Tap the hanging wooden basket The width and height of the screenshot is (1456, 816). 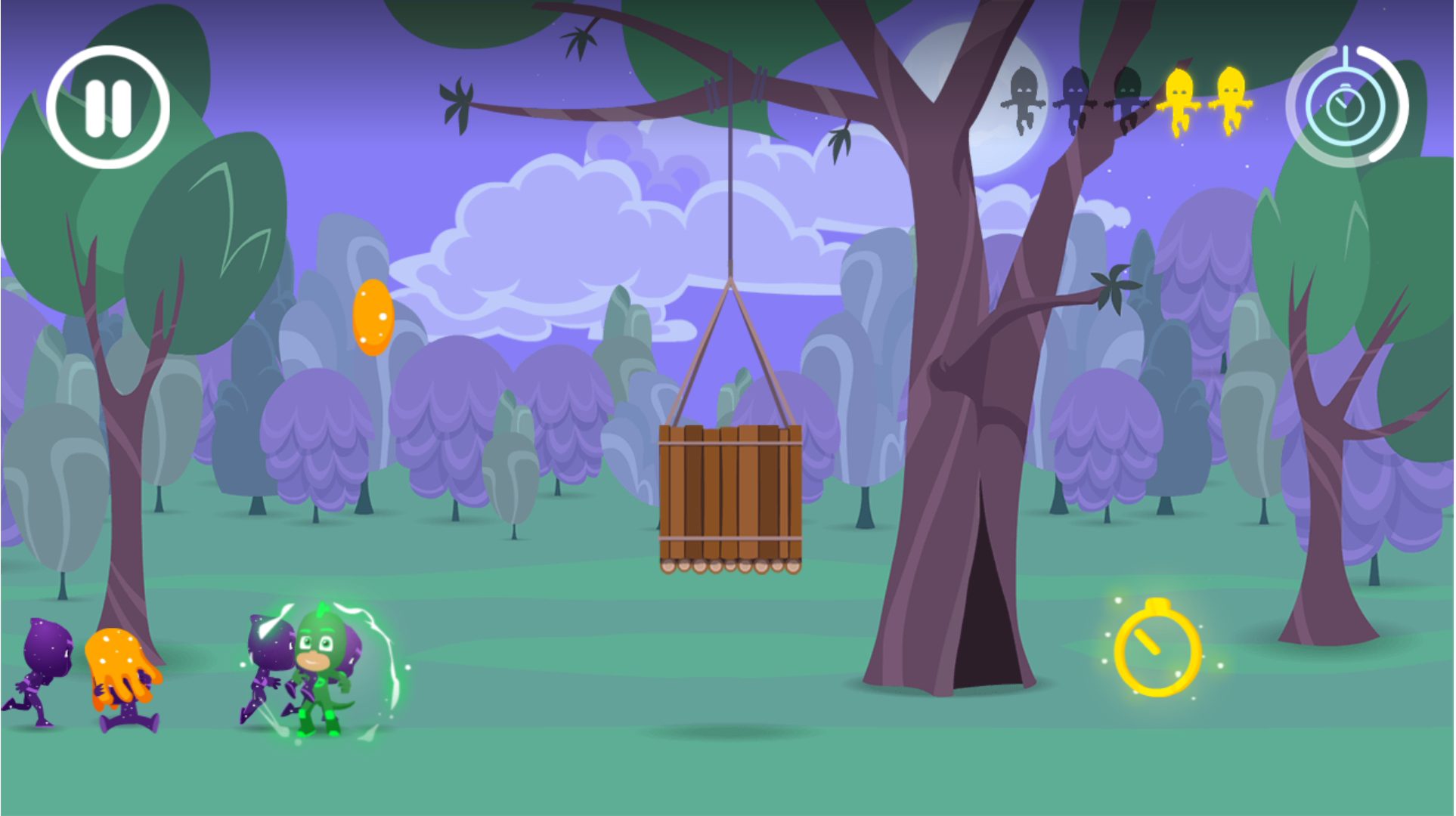(x=730, y=495)
